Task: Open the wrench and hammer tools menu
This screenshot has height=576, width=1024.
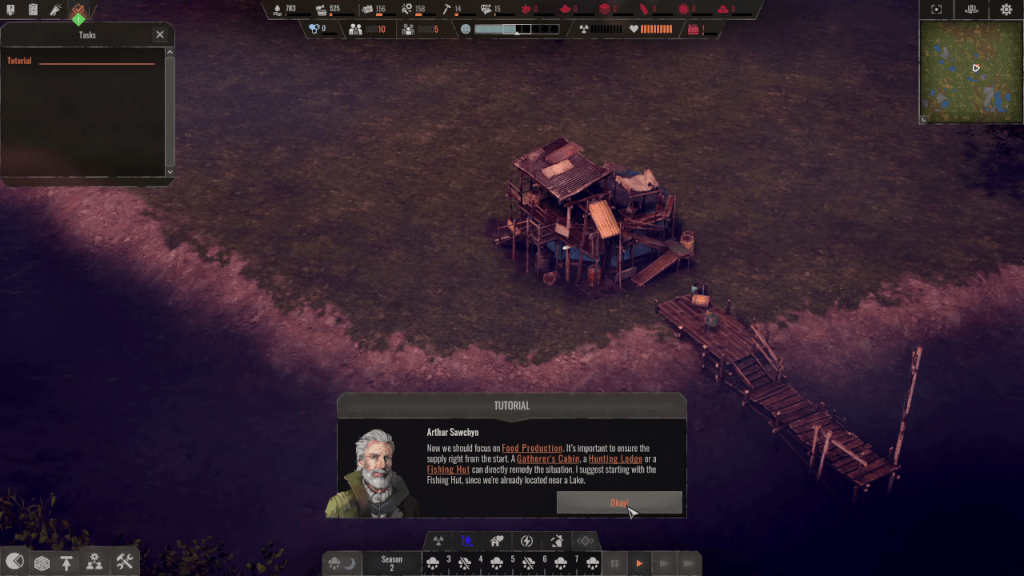Action: coord(124,562)
